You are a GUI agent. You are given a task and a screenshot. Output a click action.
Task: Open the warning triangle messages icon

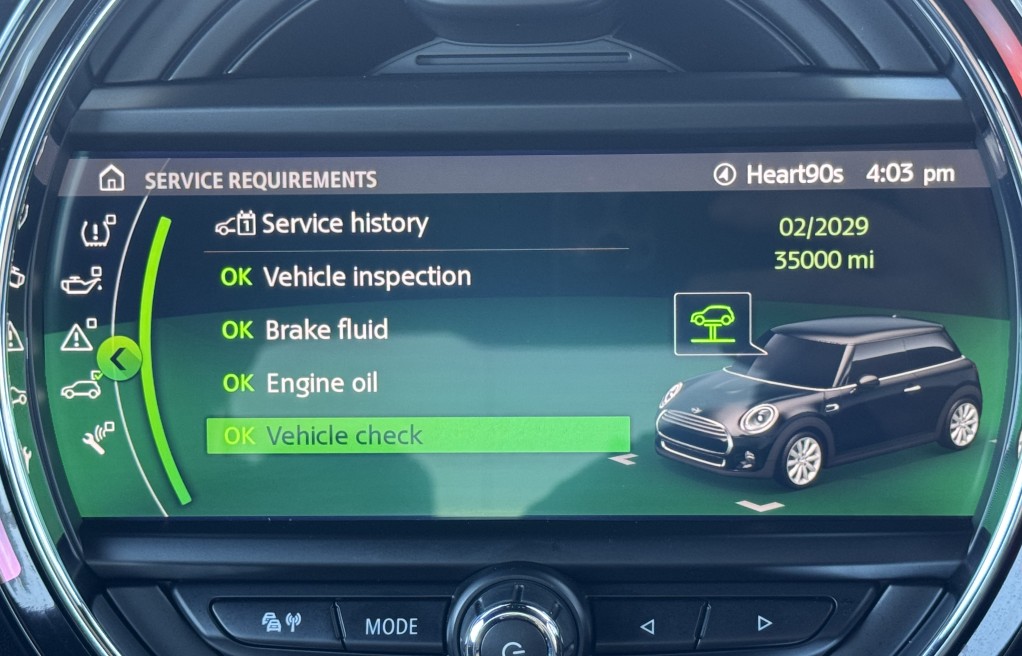point(78,337)
